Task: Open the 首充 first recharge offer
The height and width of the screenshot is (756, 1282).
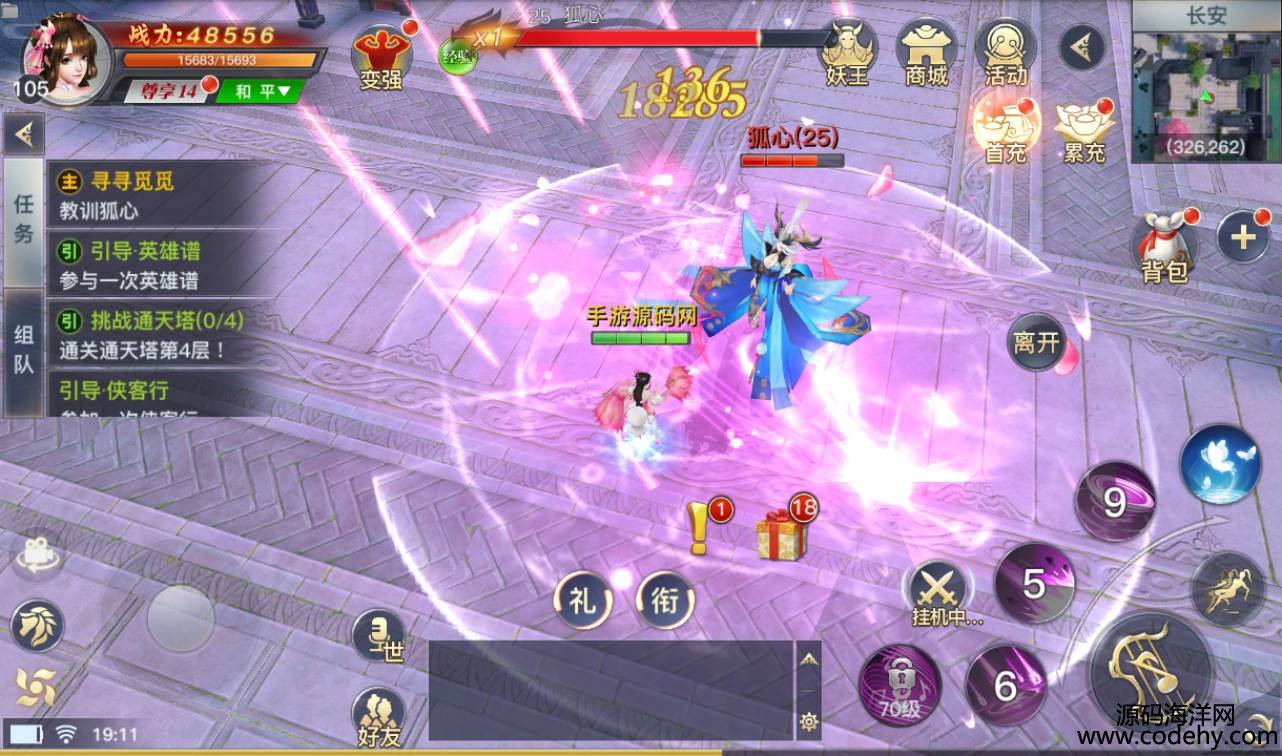Action: (x=1006, y=127)
